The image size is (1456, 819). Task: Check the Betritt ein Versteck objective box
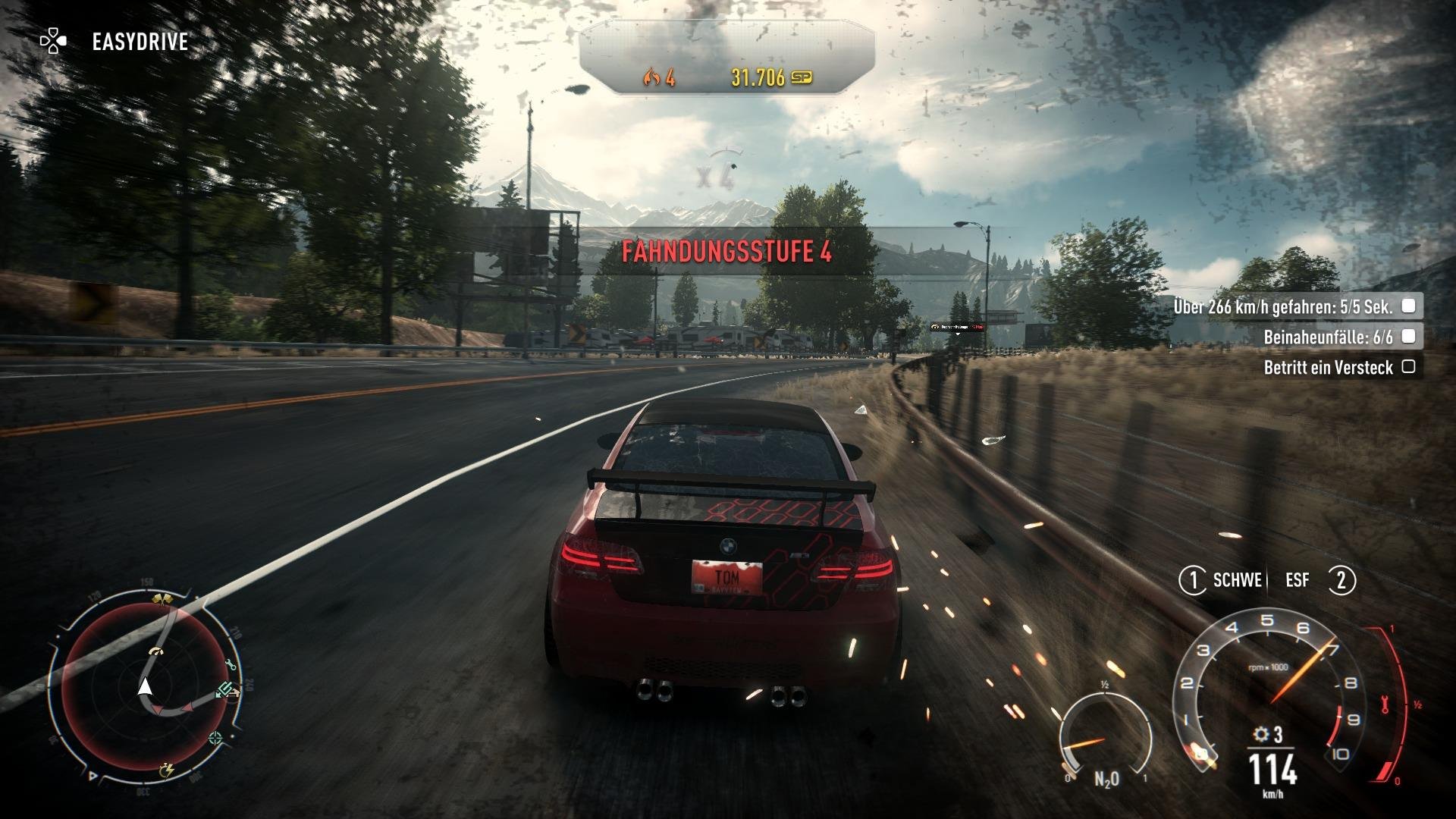coord(1409,368)
